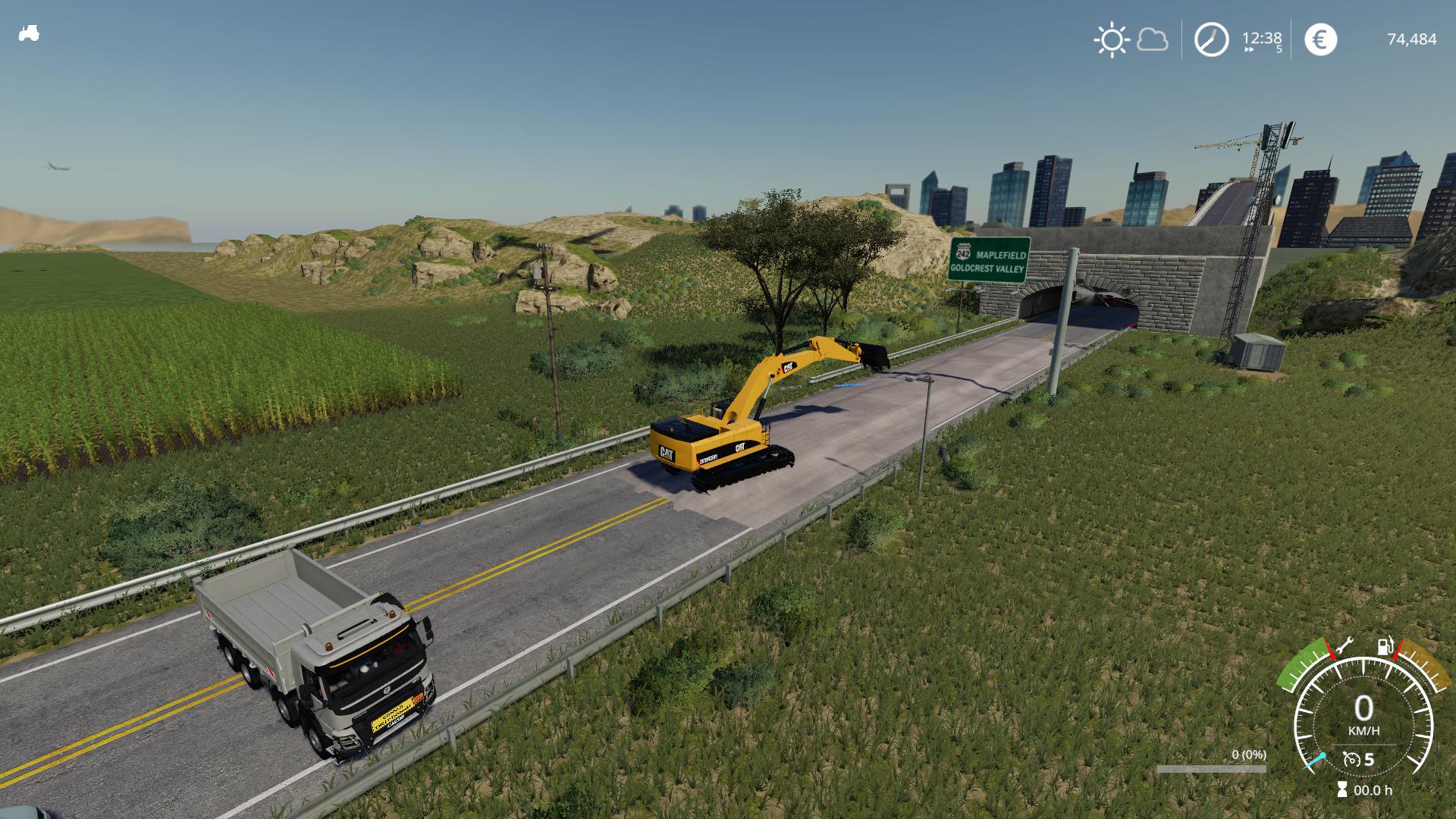Screen dimensions: 1456x819
Task: Click the fuel pump icon on the gauge
Action: [x=1385, y=646]
